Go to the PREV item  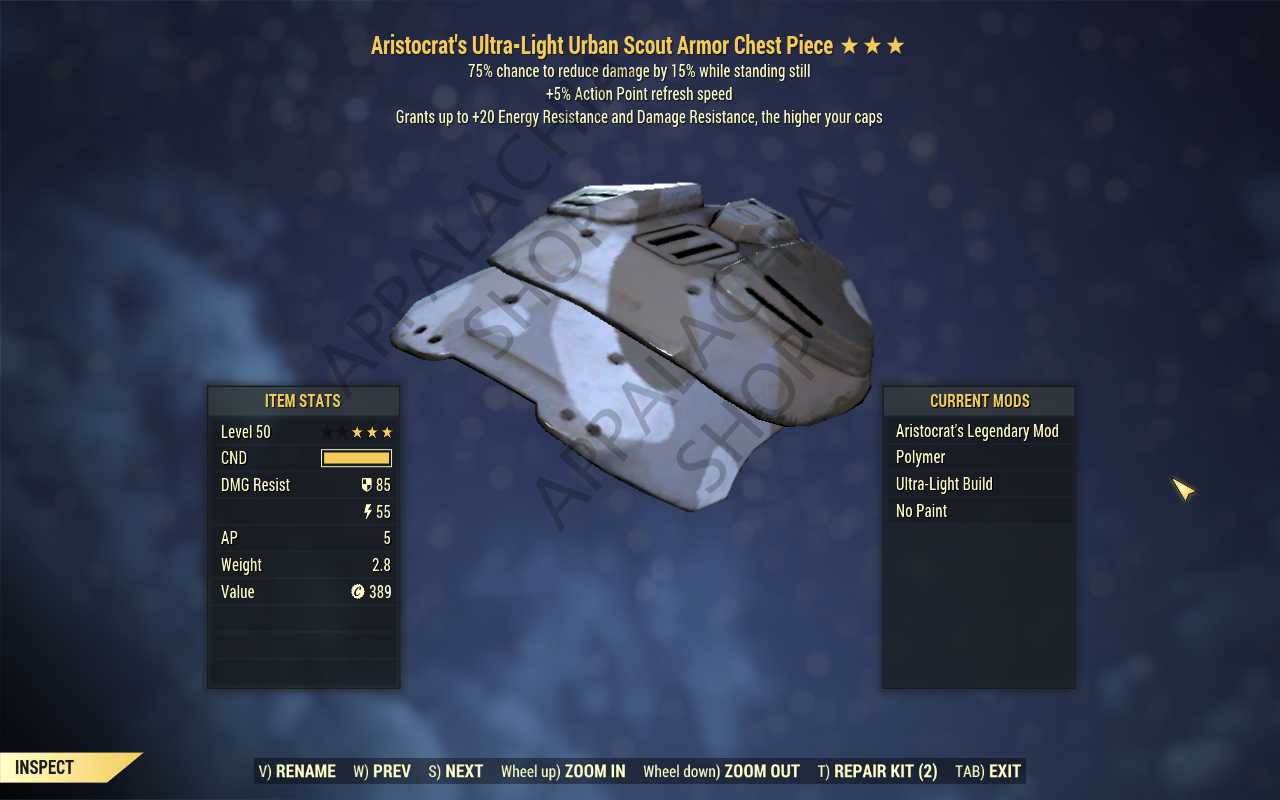point(382,771)
